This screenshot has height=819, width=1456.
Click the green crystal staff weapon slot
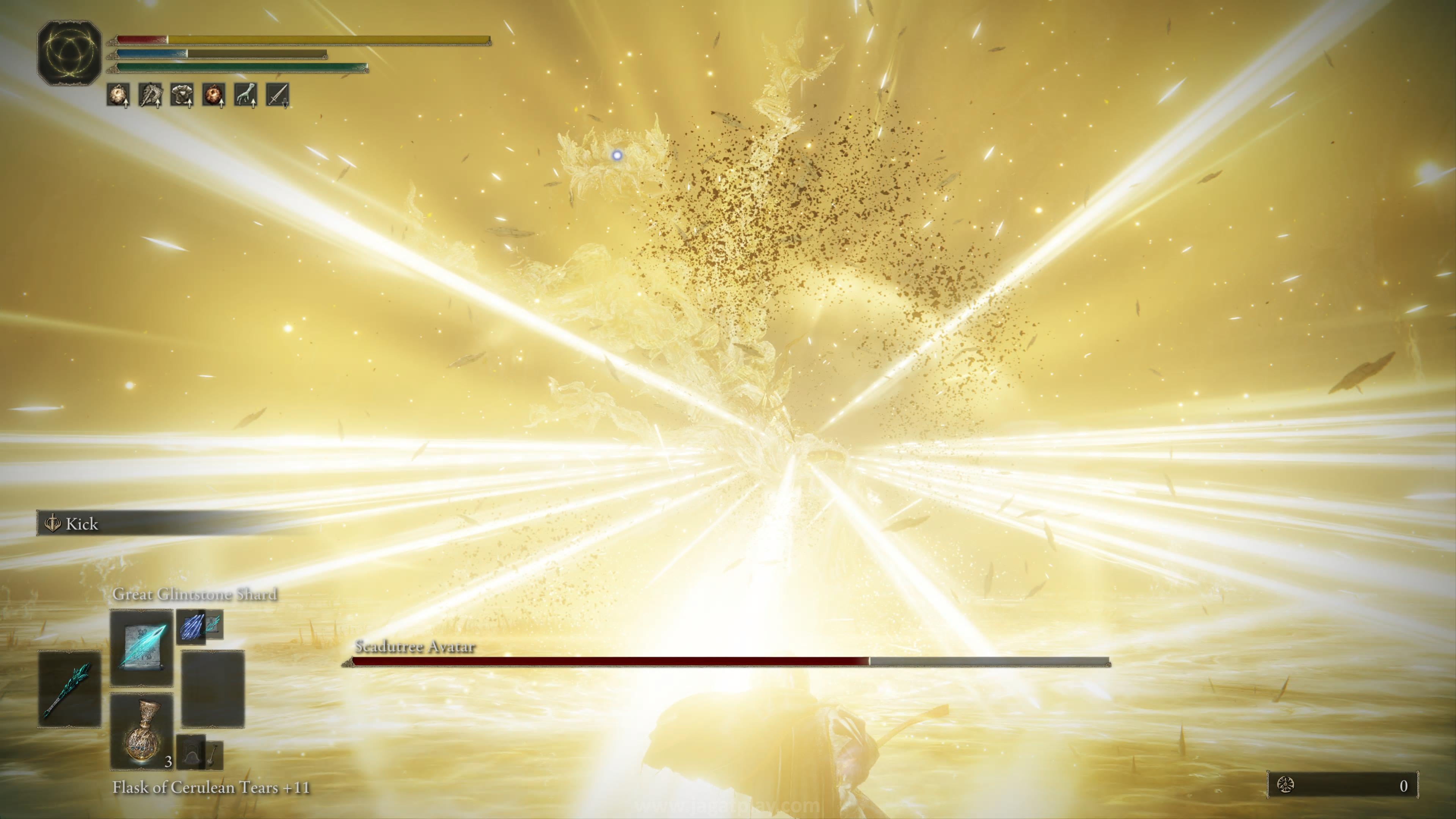point(69,689)
